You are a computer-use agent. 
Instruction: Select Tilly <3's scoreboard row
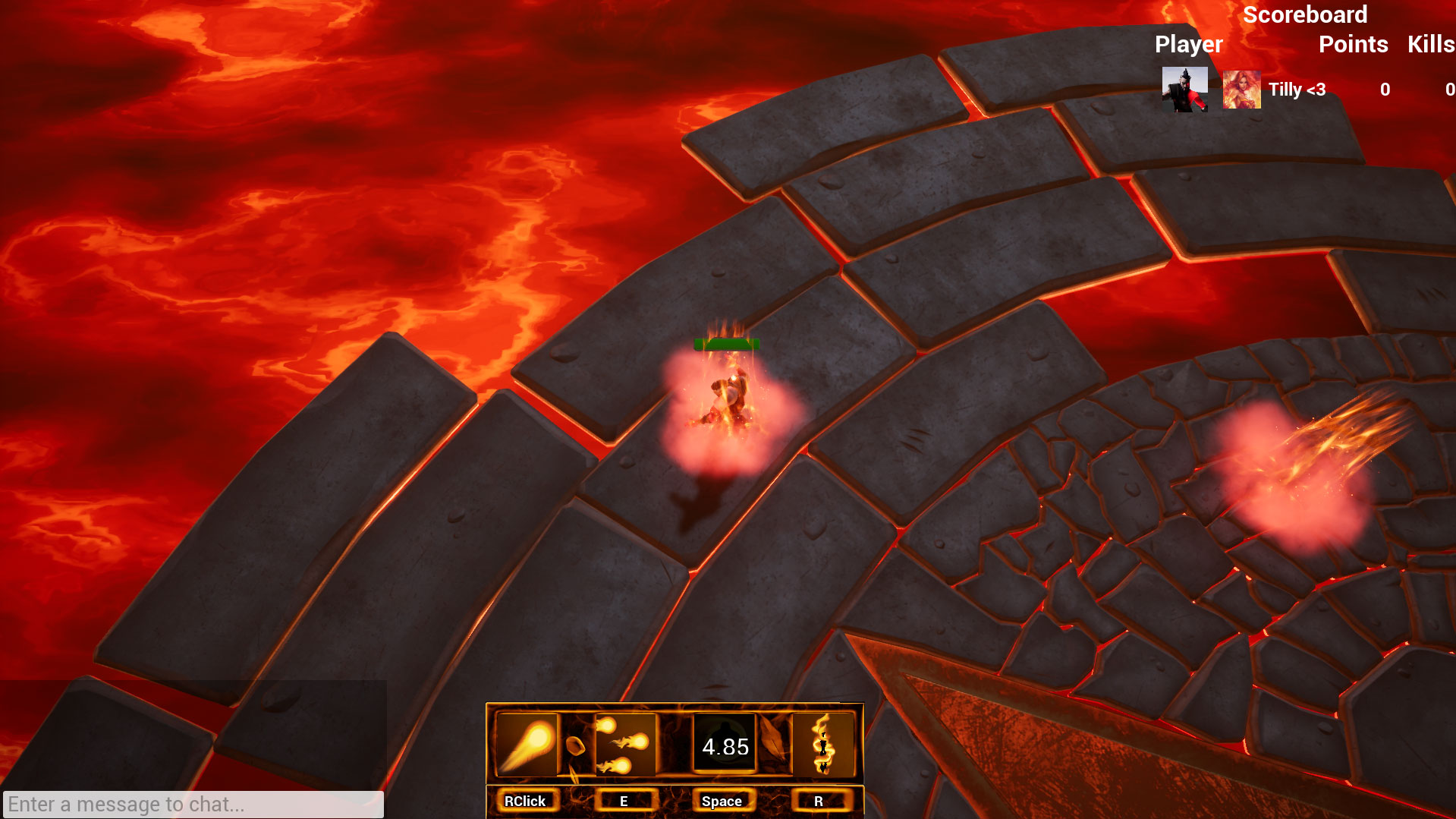coord(1297,90)
